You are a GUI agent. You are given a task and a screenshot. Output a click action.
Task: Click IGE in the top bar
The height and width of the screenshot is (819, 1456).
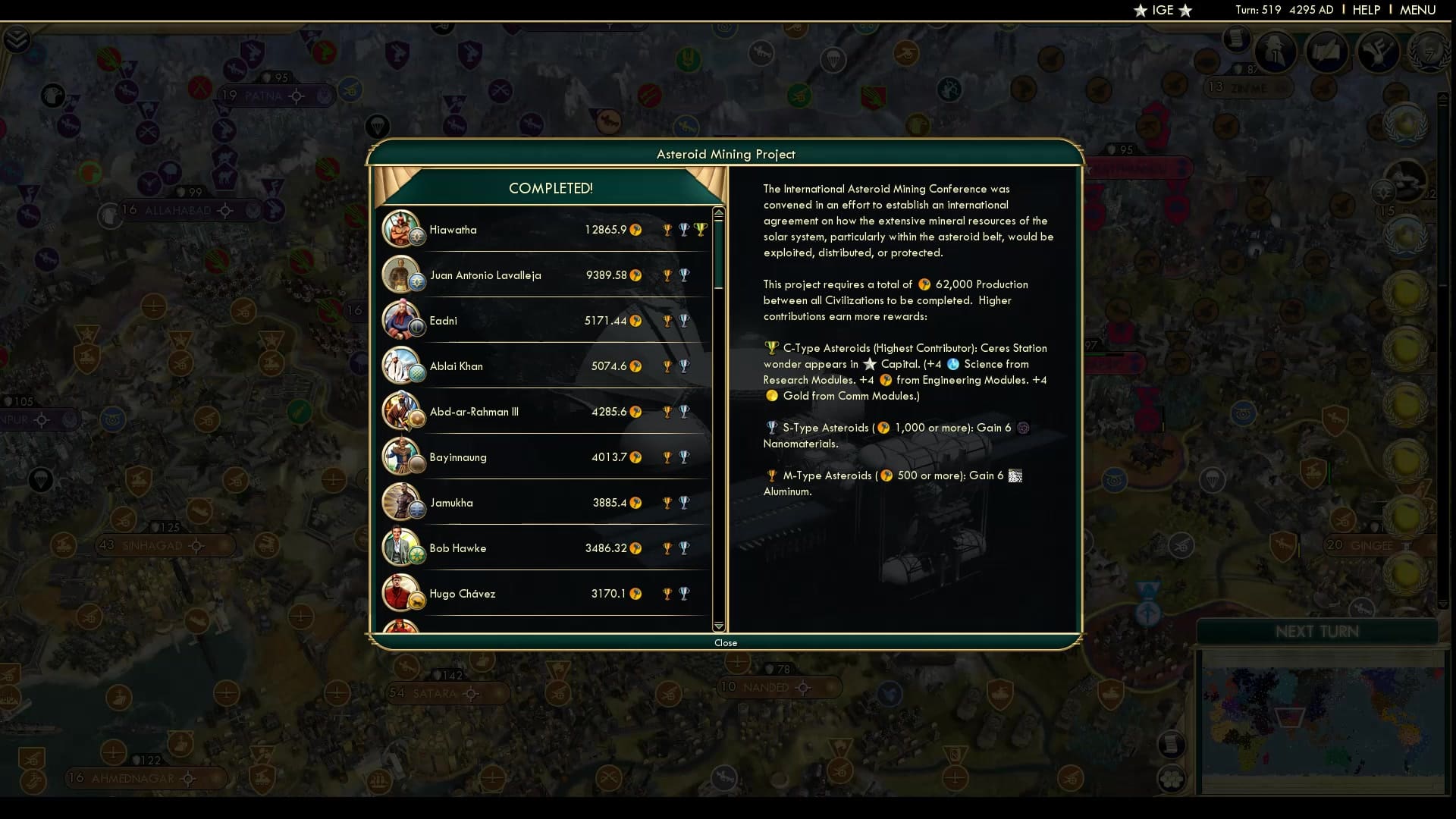[1163, 11]
